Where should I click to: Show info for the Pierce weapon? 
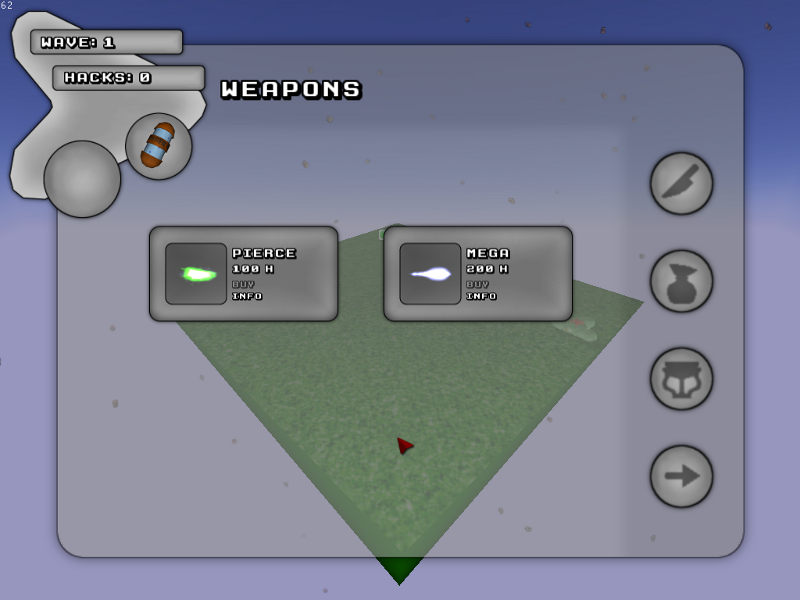click(246, 296)
